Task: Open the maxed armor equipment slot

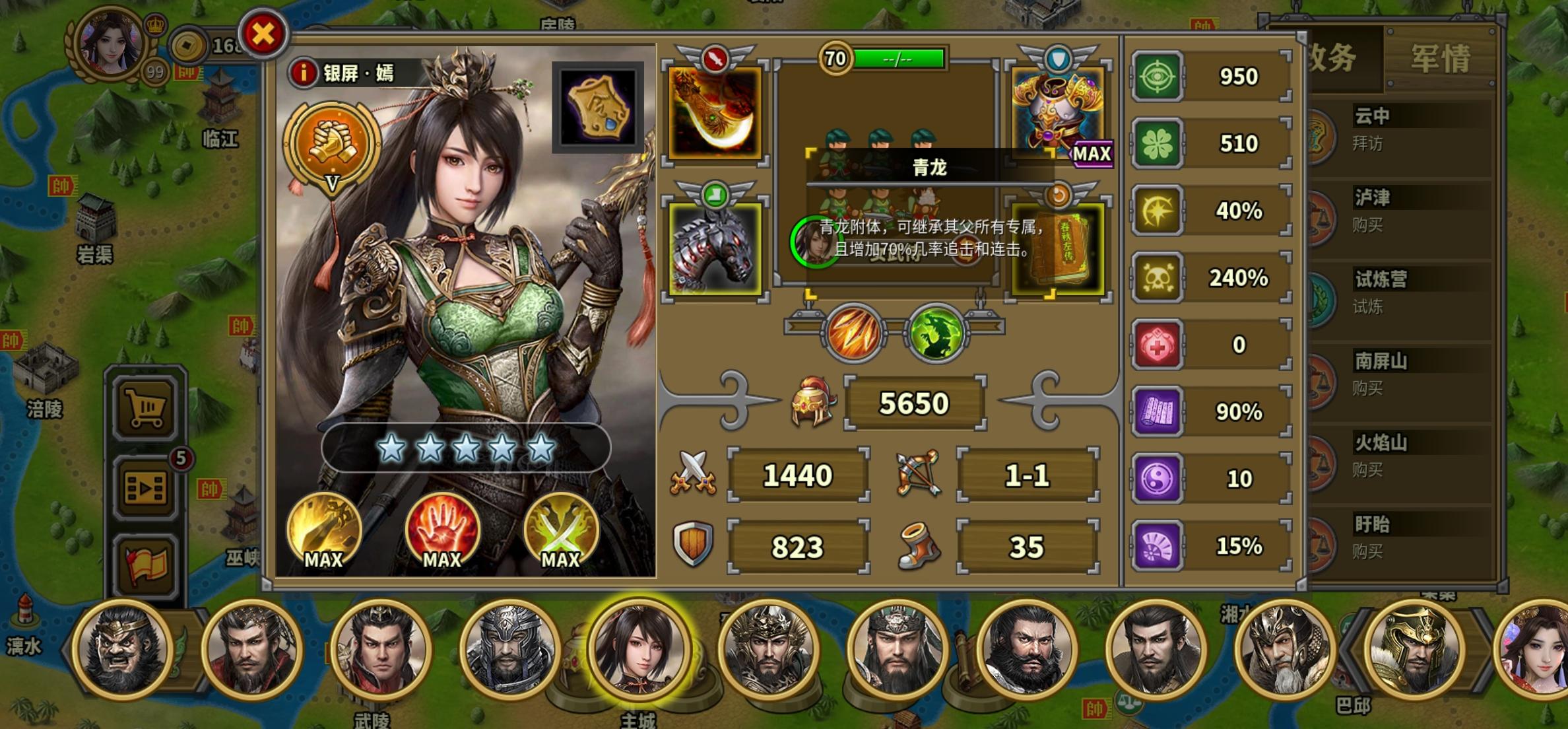Action: point(1052,112)
